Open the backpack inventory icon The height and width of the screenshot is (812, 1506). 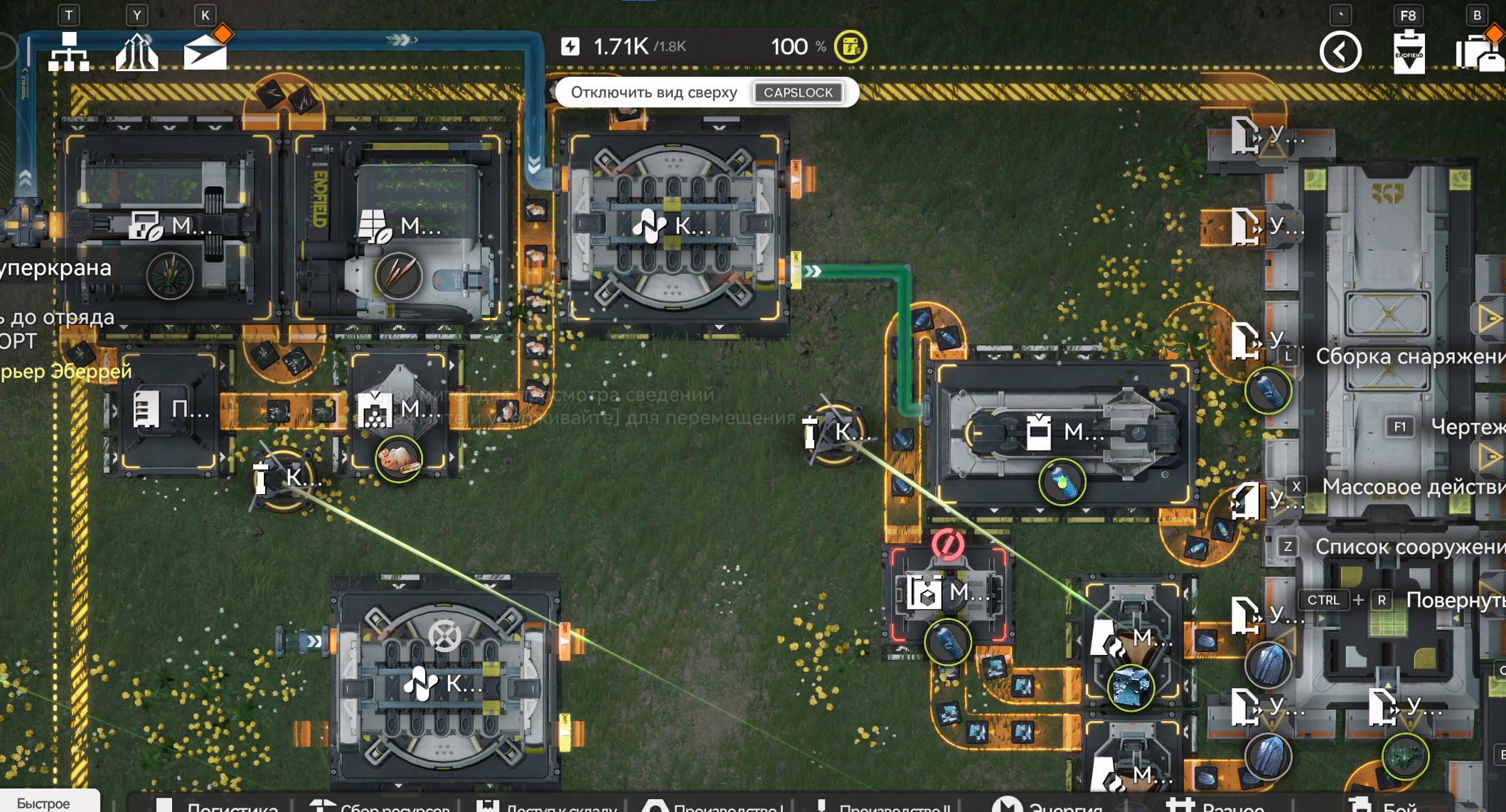[x=1478, y=53]
